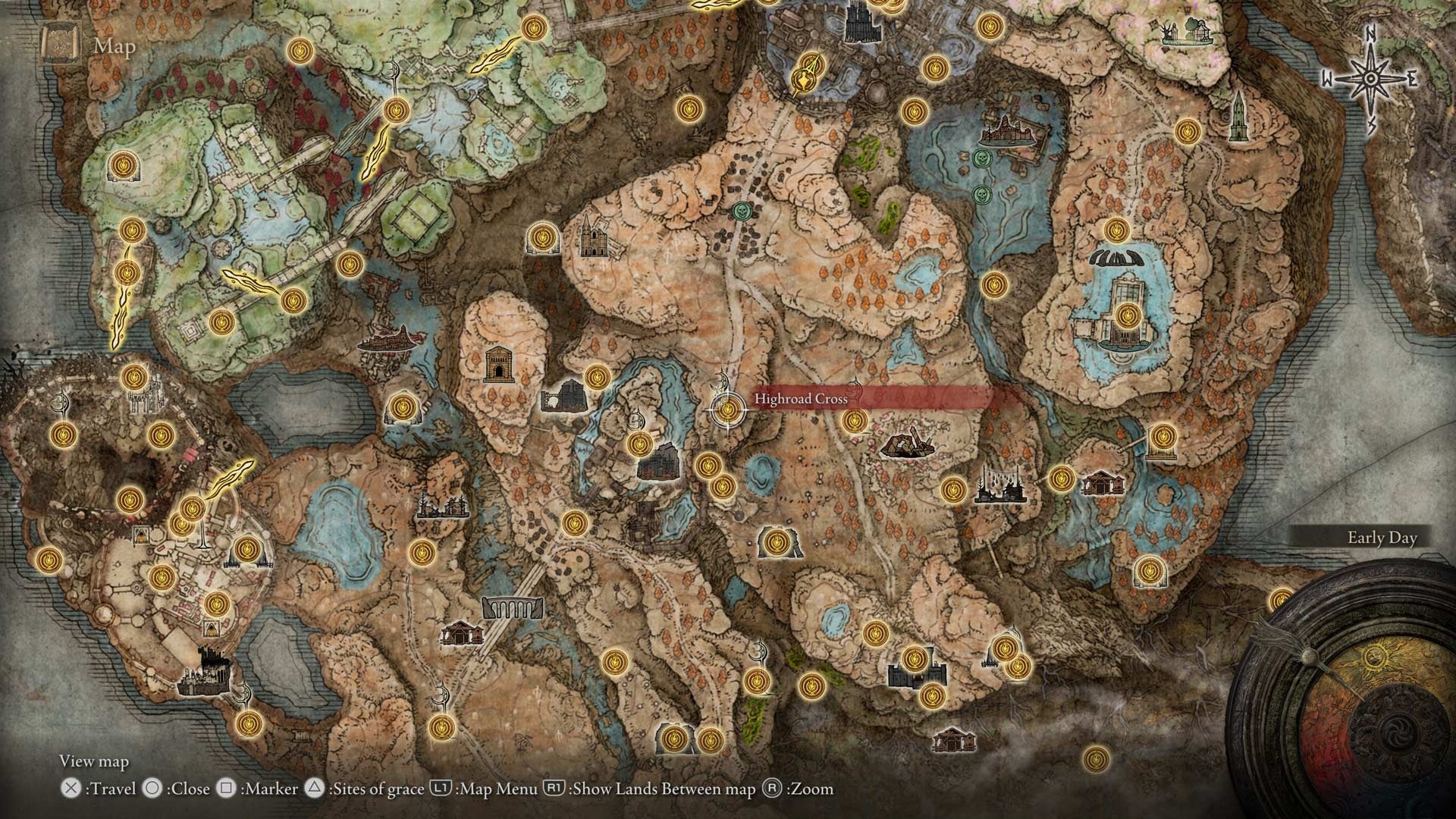The image size is (1456, 819).
Task: Toggle the Sites of grace display
Action: pyautogui.click(x=372, y=789)
